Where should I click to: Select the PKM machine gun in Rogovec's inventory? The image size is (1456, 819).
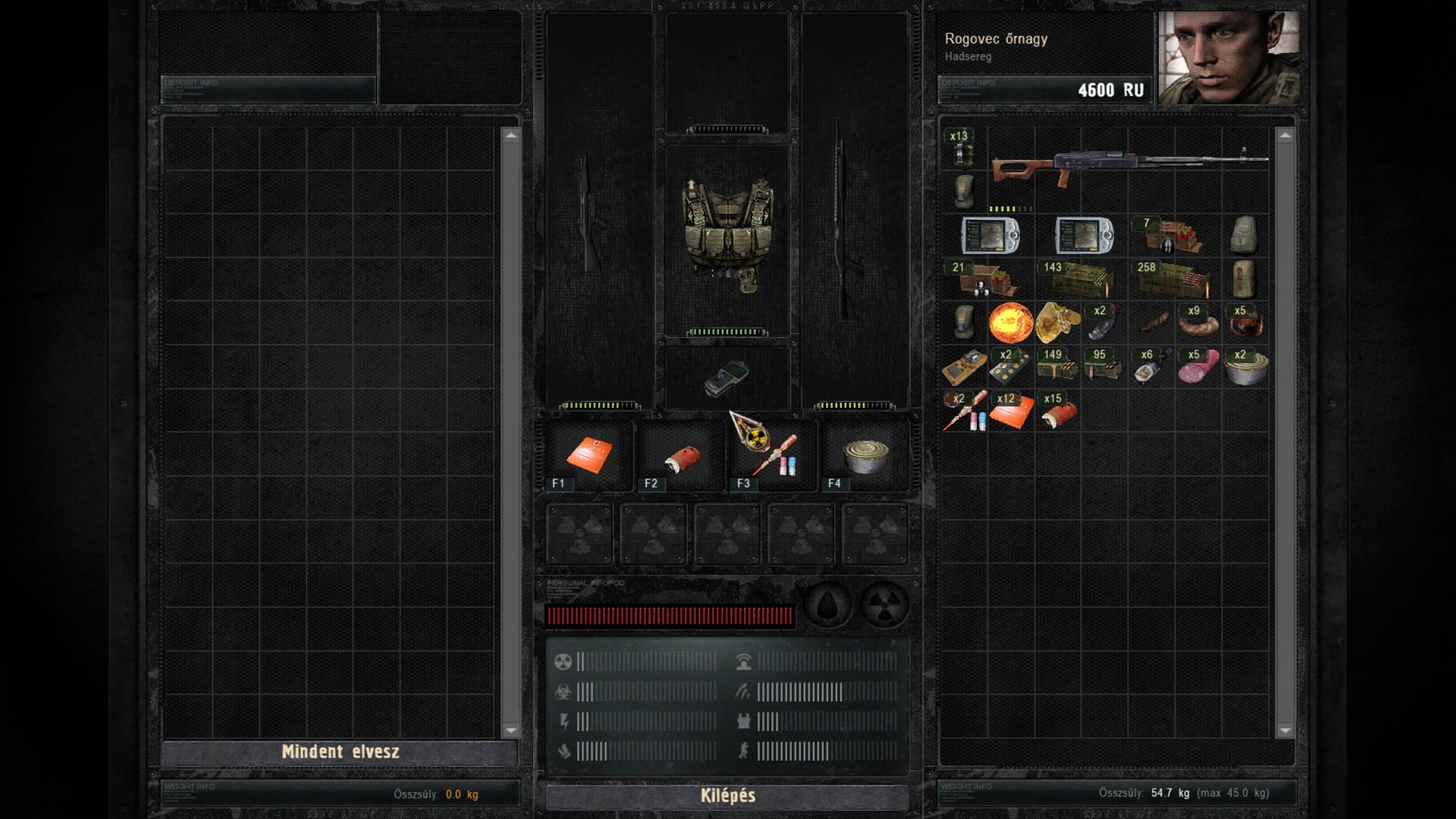point(1129,165)
